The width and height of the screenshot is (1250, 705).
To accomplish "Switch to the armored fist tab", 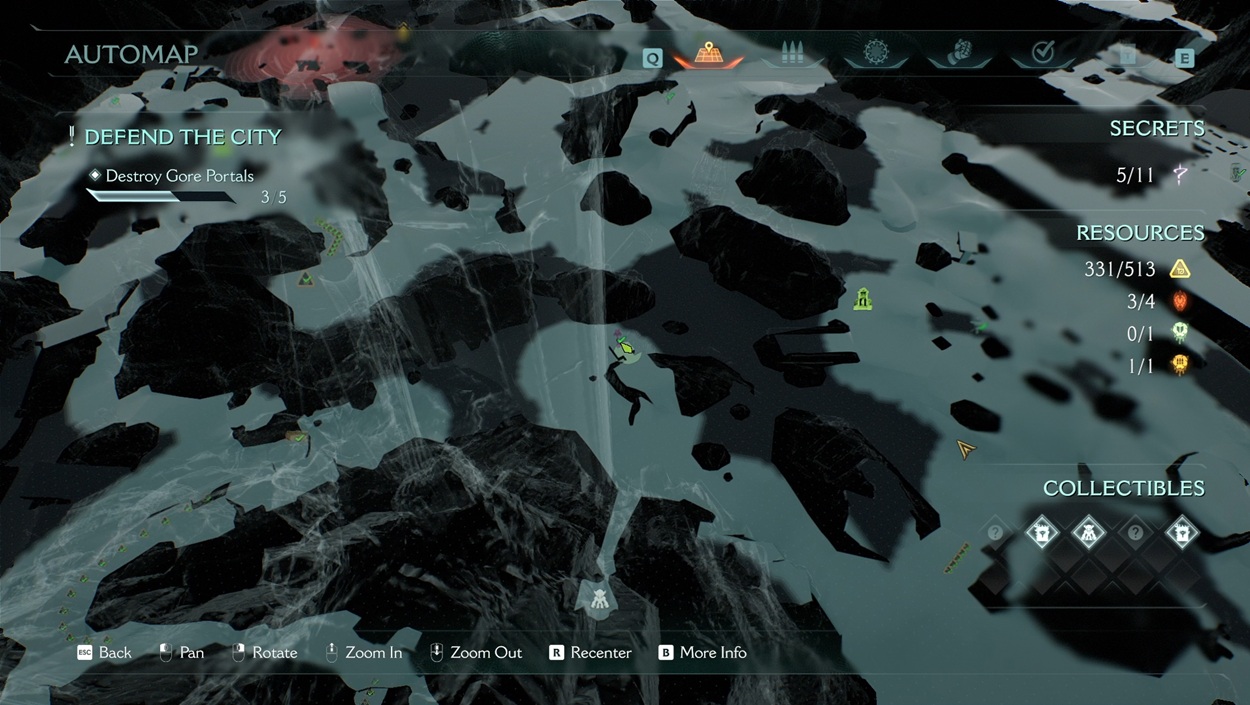I will 960,53.
